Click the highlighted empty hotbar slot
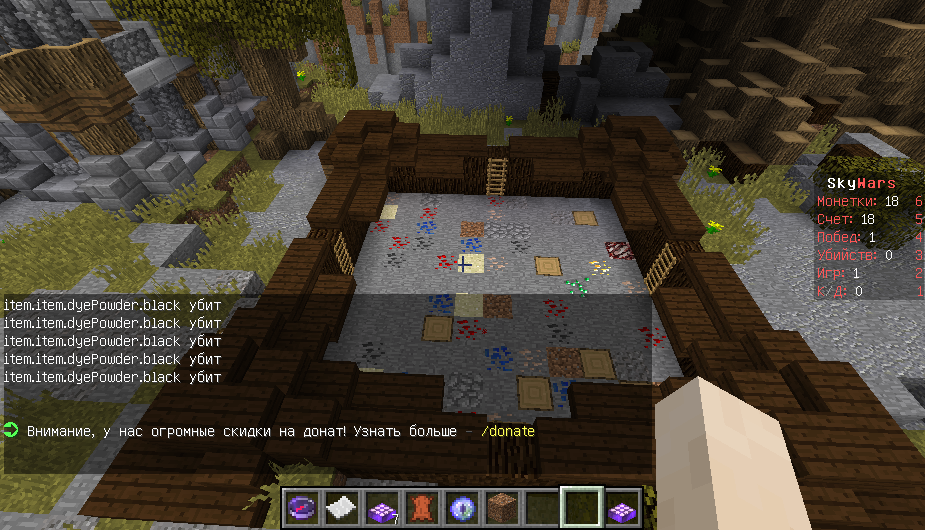 point(581,507)
